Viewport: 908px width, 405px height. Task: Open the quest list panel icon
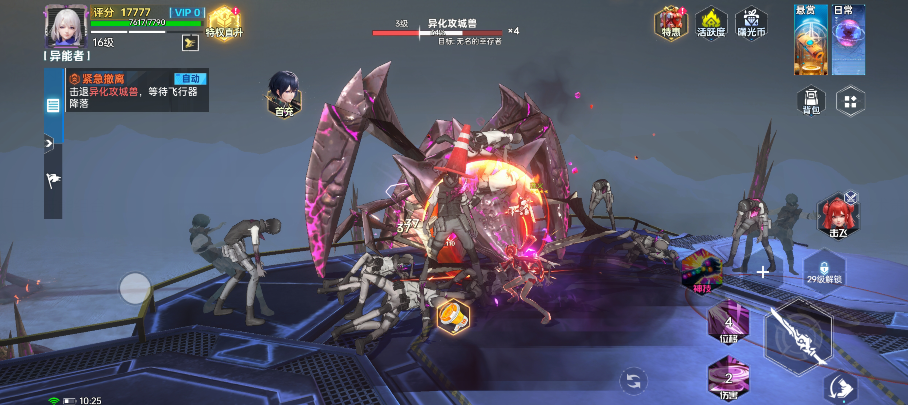pos(53,104)
